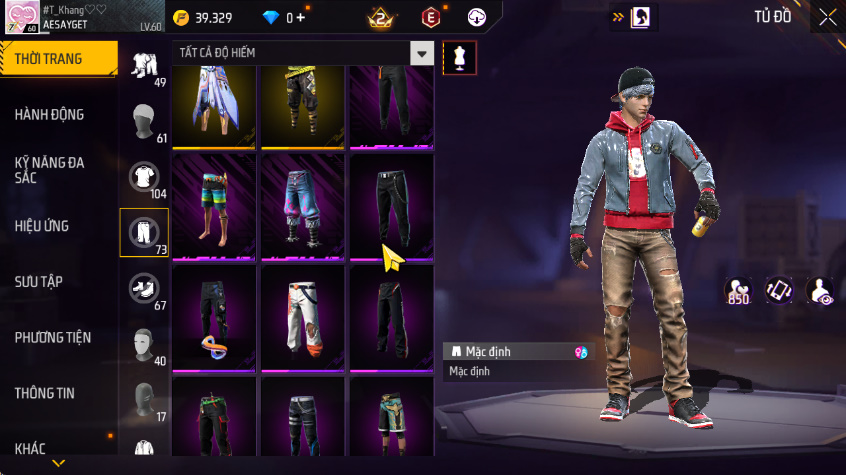The height and width of the screenshot is (475, 846).
Task: Select the head category with 61 items
Action: coord(144,122)
